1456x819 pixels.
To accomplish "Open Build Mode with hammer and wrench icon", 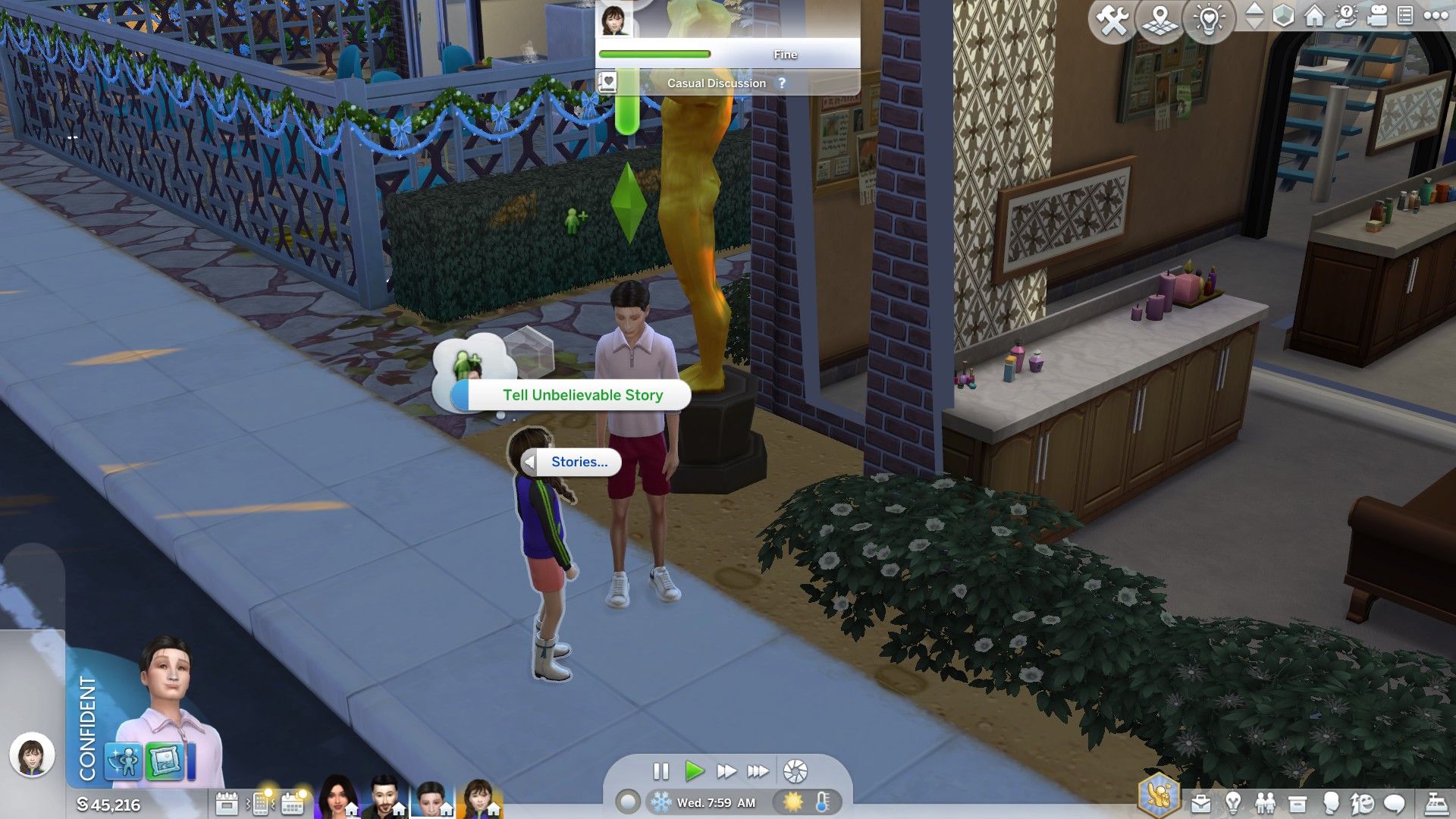I will point(1112,20).
